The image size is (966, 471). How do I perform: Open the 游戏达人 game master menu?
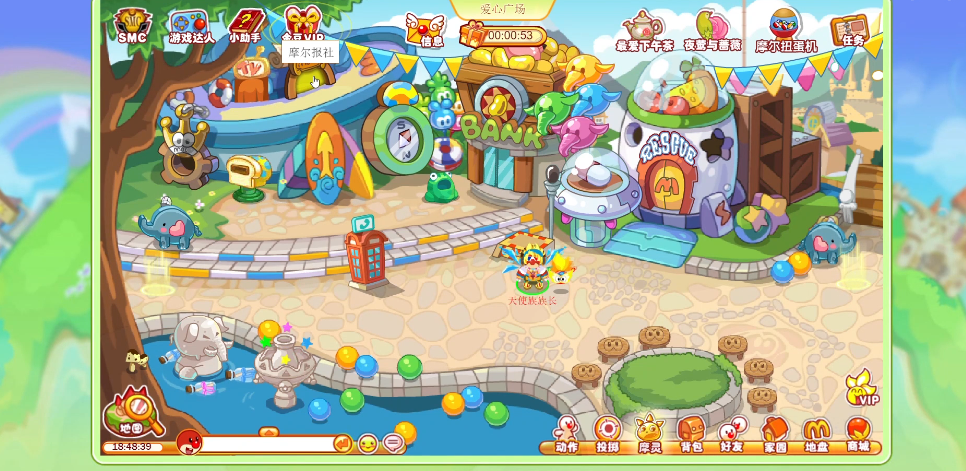(190, 26)
